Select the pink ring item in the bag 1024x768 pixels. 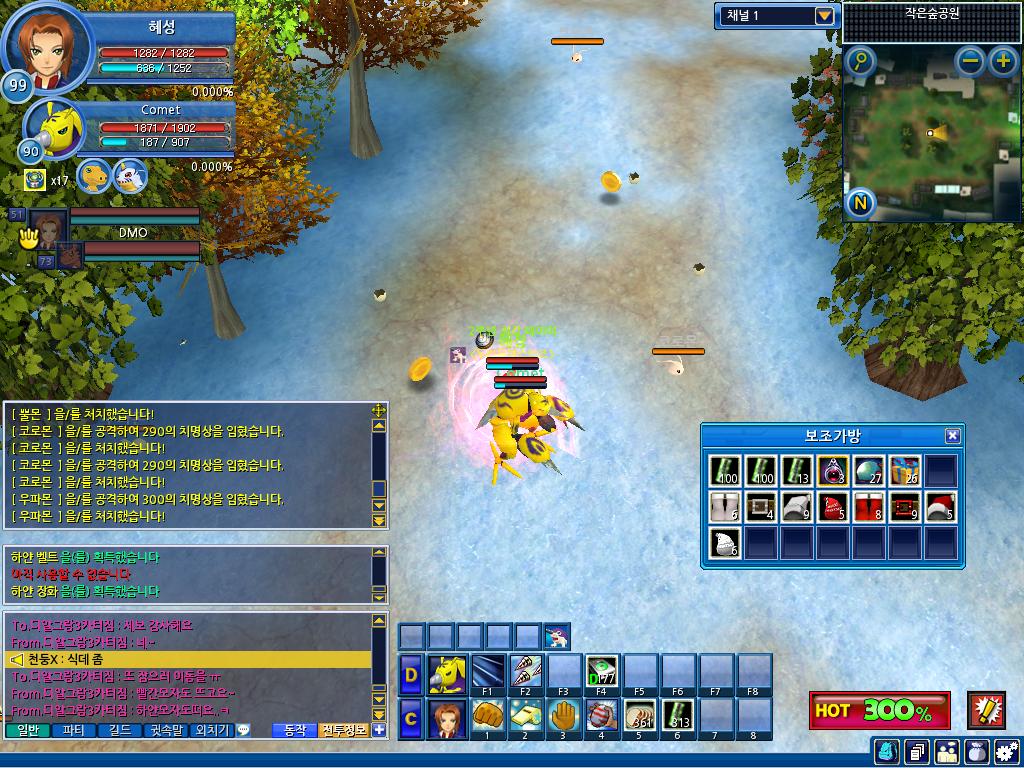(x=833, y=471)
